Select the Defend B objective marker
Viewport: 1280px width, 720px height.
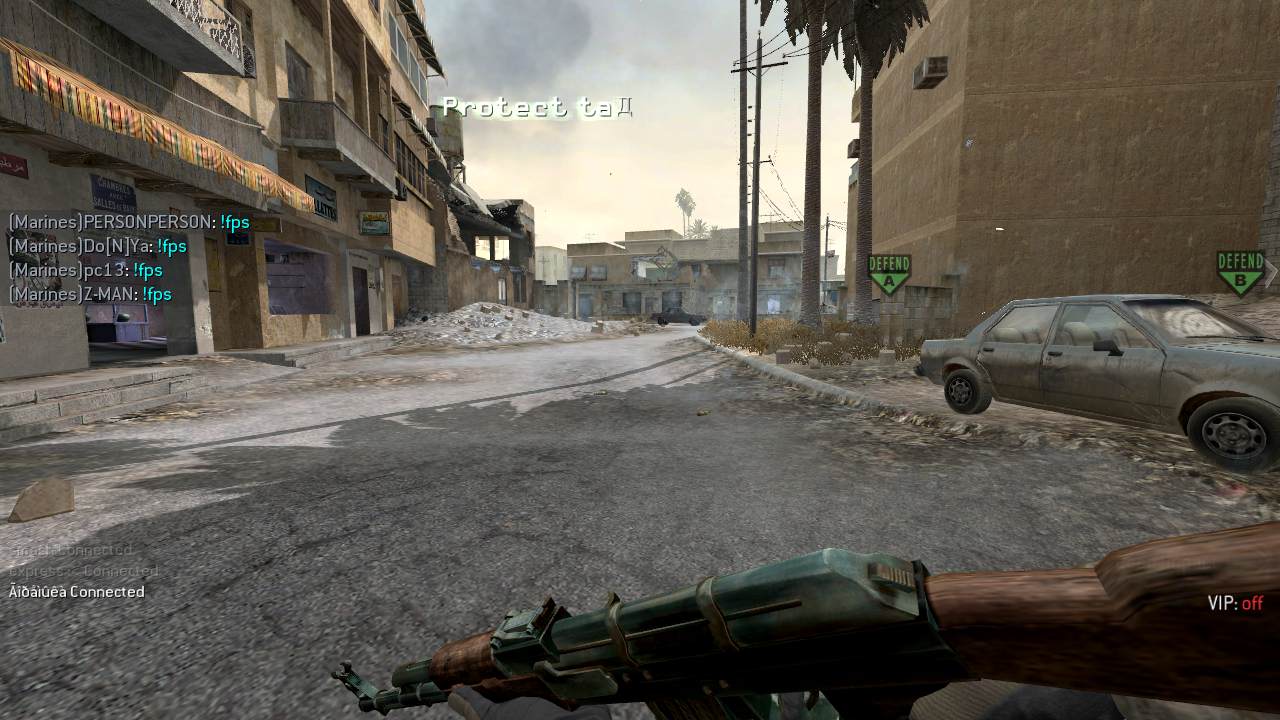1240,272
